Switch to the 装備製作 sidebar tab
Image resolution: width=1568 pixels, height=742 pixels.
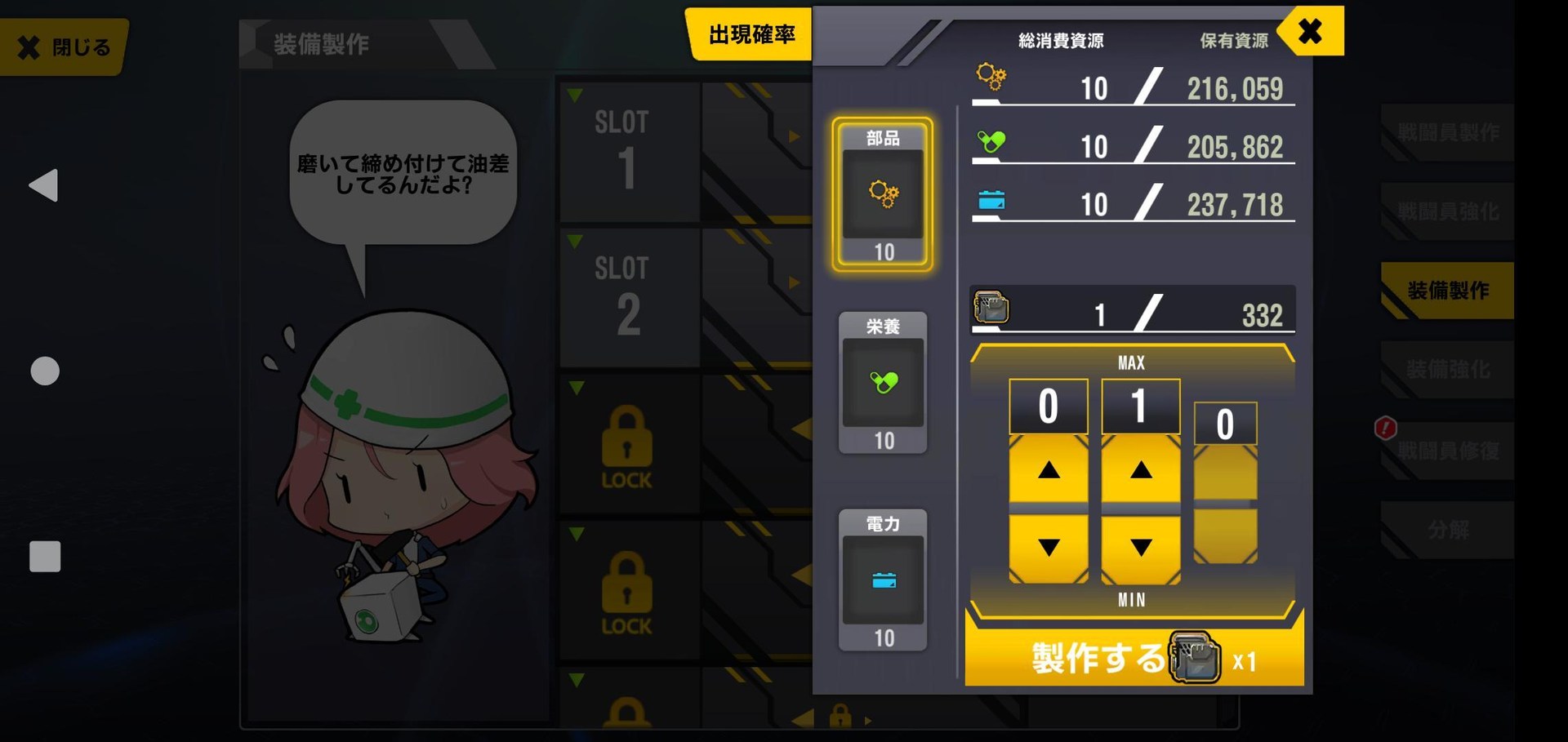point(1447,291)
